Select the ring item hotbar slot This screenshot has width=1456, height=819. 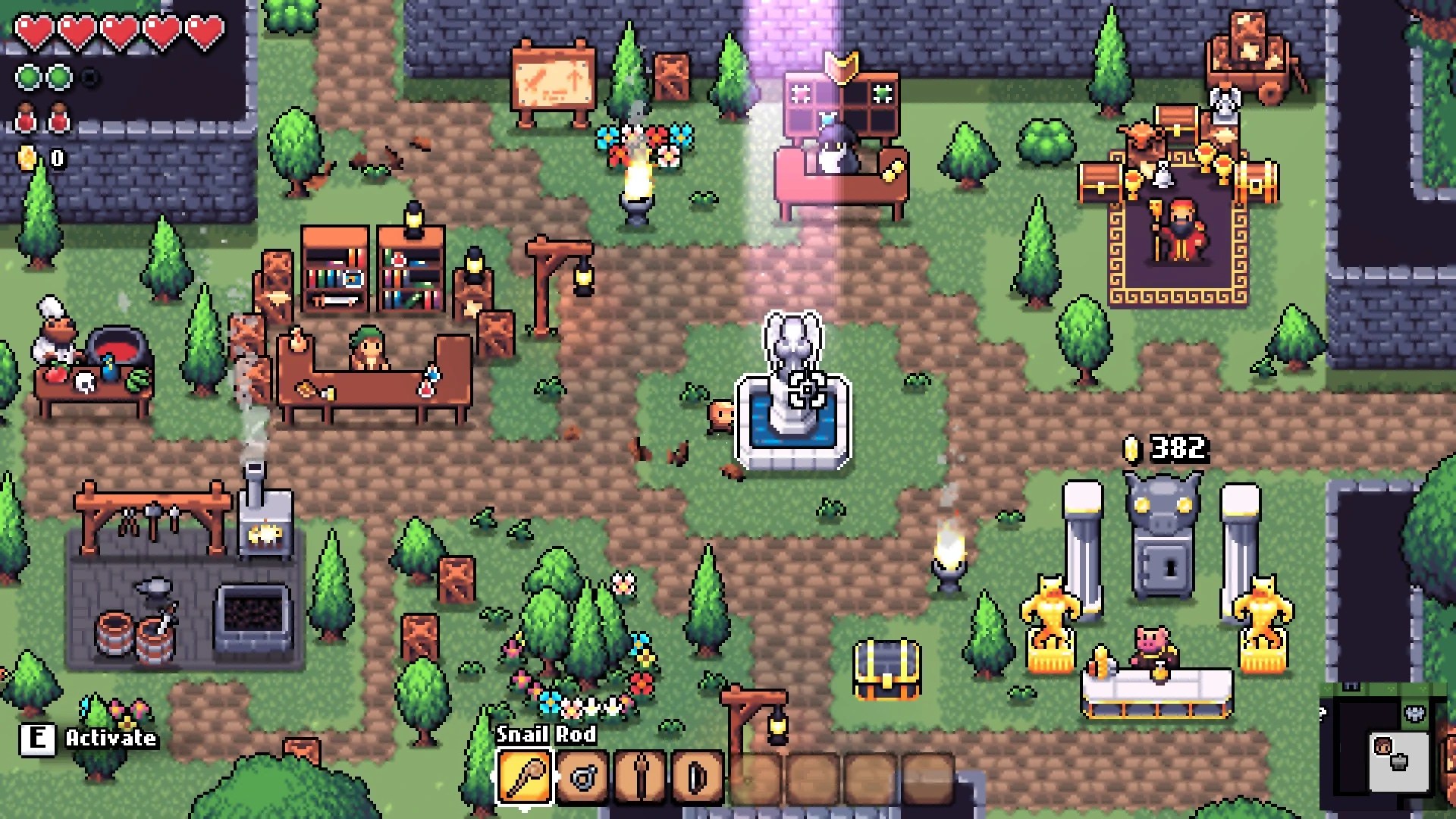[582, 777]
